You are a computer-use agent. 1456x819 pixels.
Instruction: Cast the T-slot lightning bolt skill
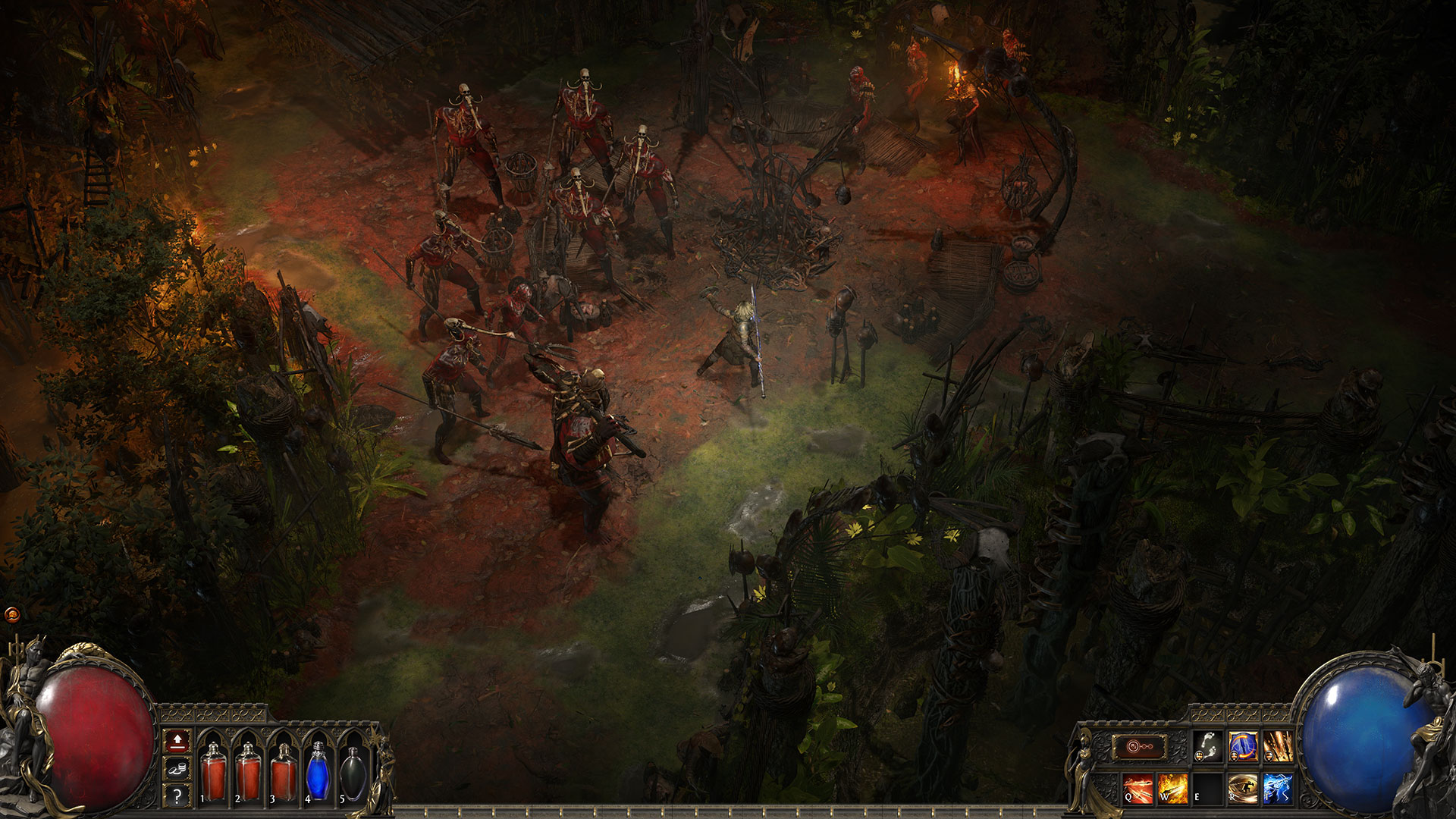click(1279, 787)
